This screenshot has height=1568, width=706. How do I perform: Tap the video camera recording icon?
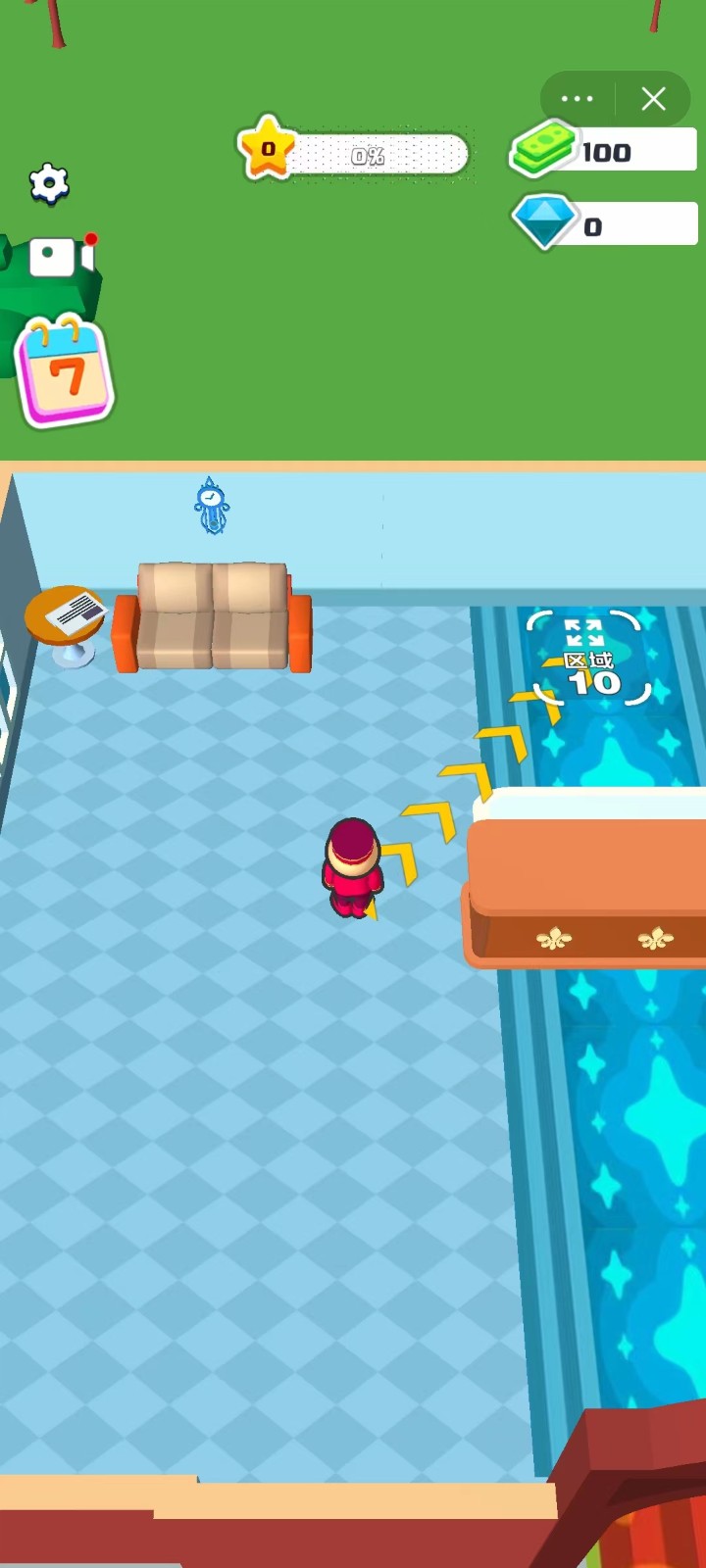point(61,258)
